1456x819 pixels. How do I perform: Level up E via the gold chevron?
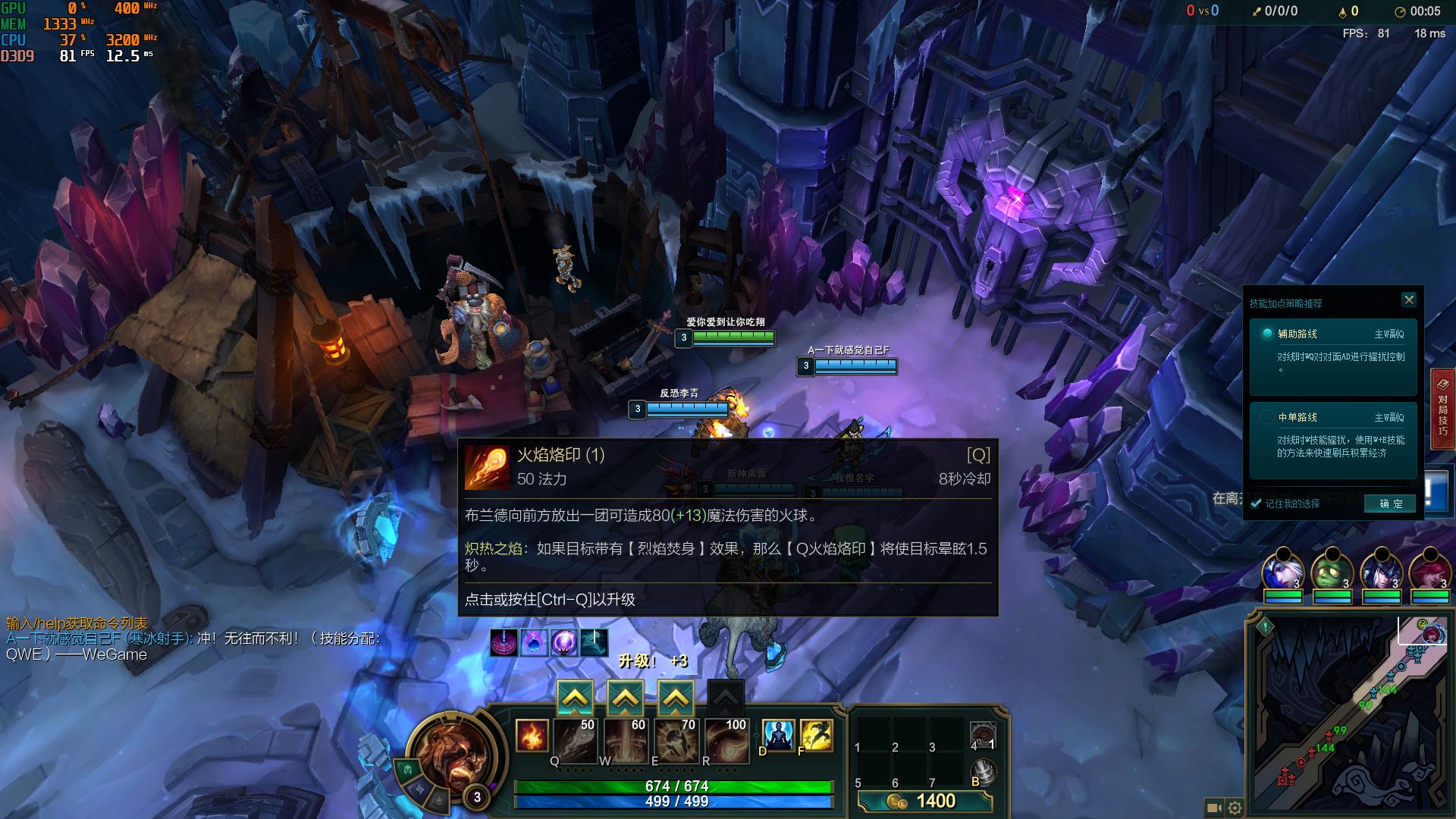675,695
